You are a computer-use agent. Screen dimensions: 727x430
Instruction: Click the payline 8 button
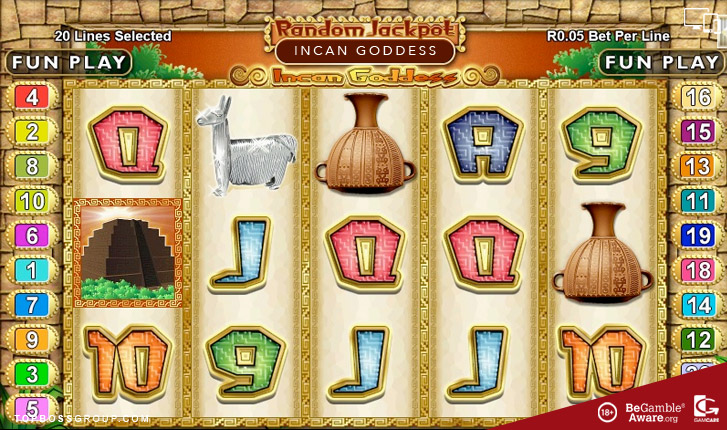(x=31, y=166)
